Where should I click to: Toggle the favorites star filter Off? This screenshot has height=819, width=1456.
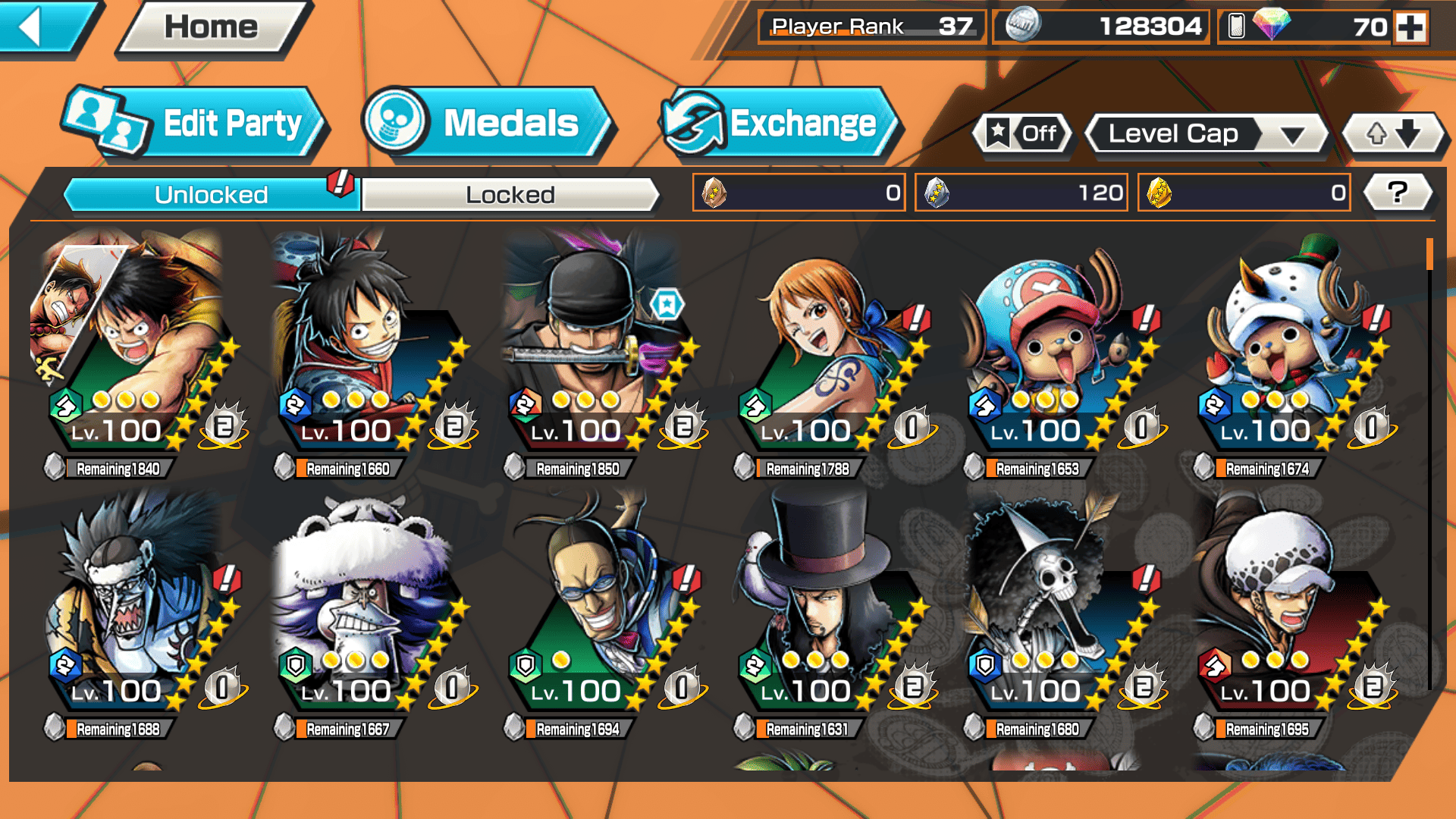1024,134
